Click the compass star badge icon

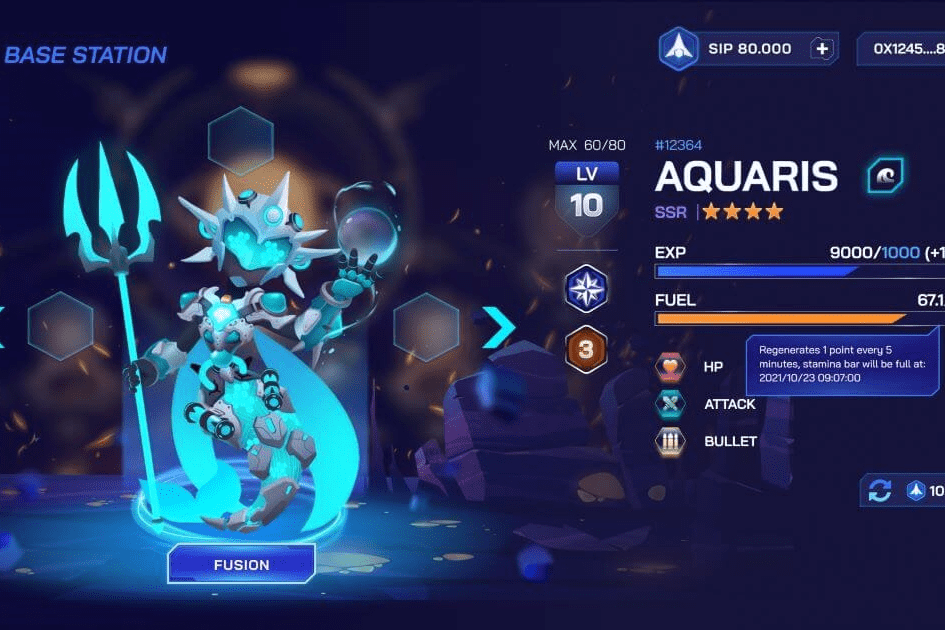587,289
